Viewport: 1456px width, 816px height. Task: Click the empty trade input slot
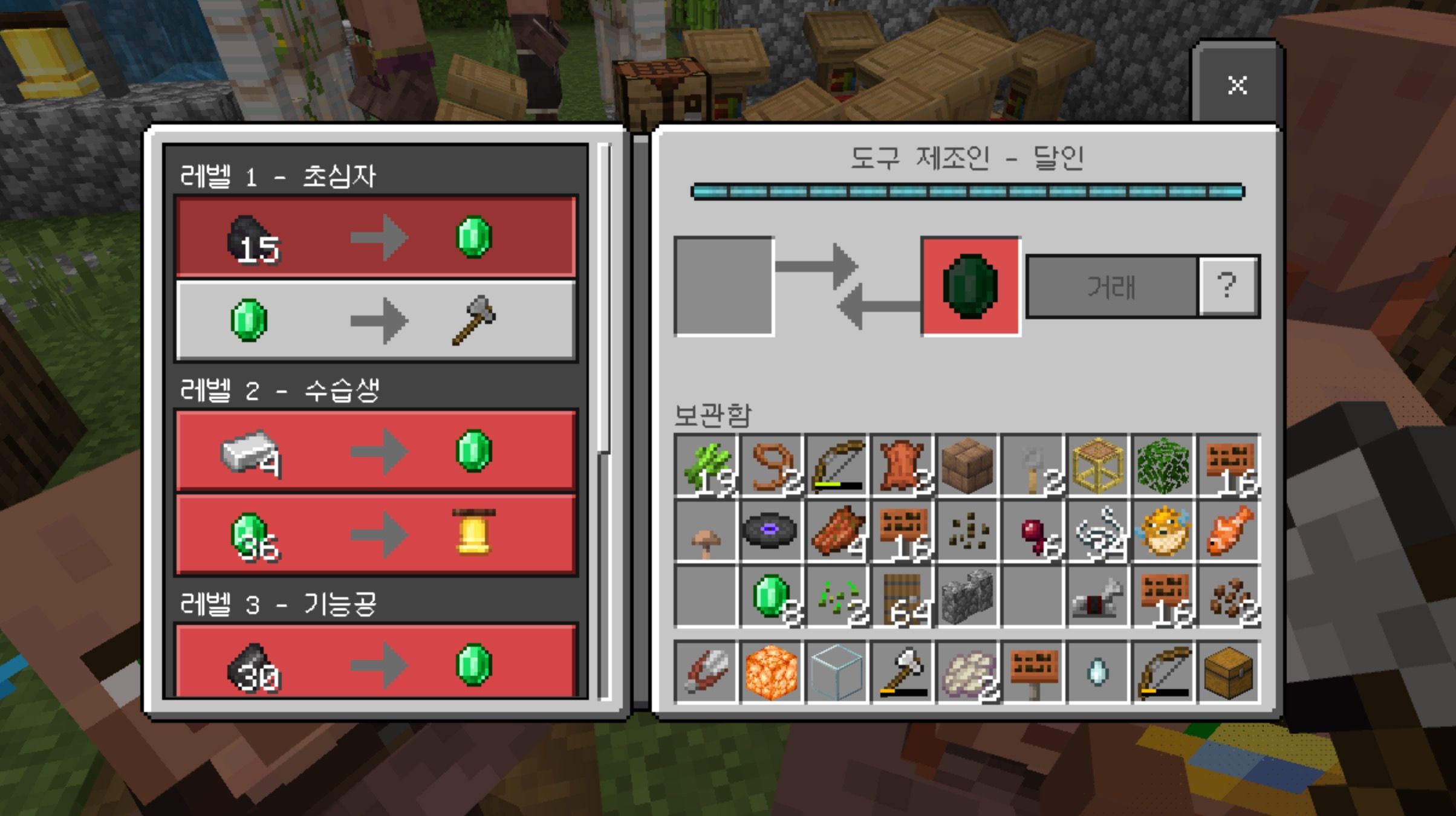click(724, 287)
